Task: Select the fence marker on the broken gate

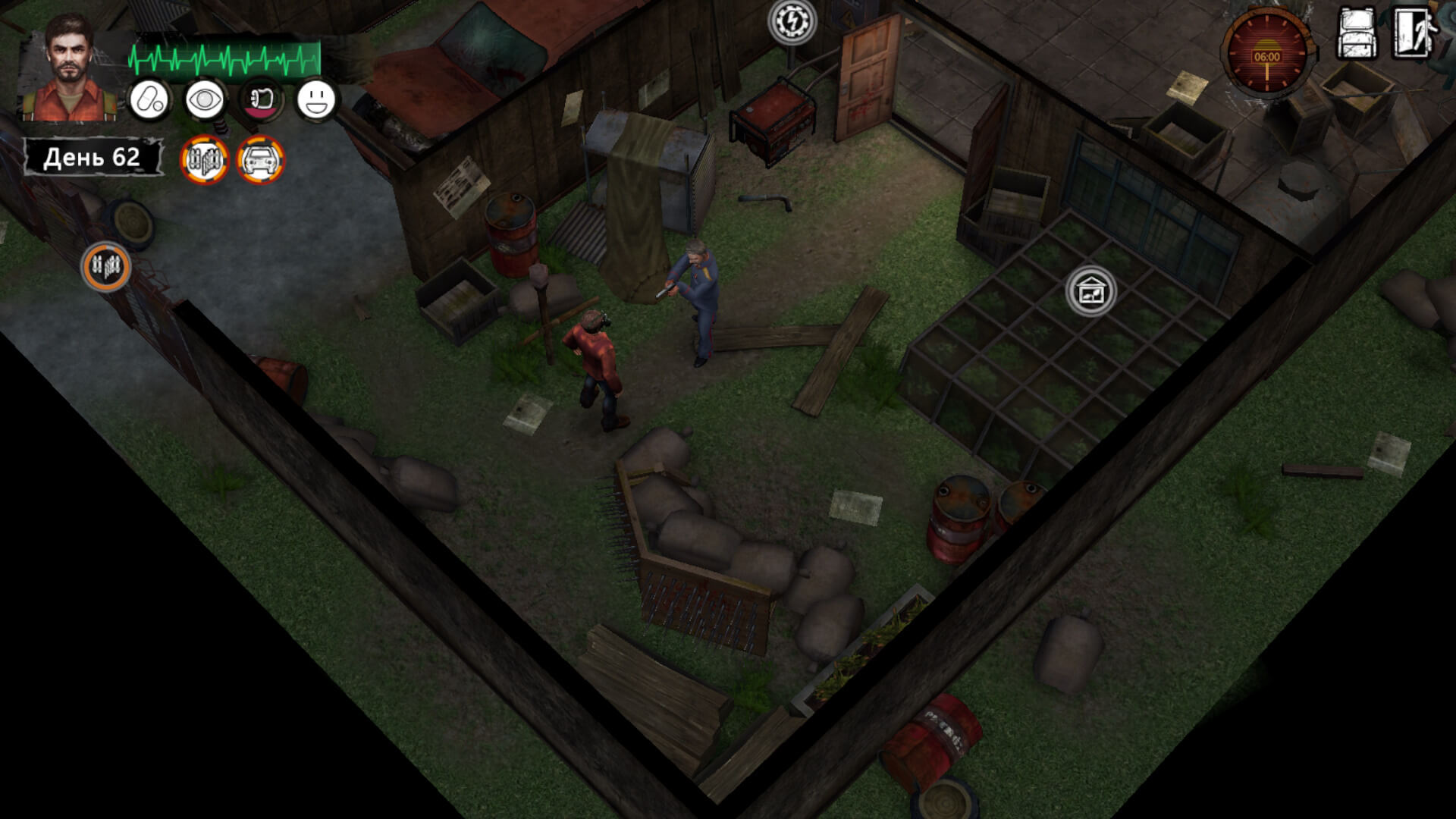Action: click(x=106, y=266)
